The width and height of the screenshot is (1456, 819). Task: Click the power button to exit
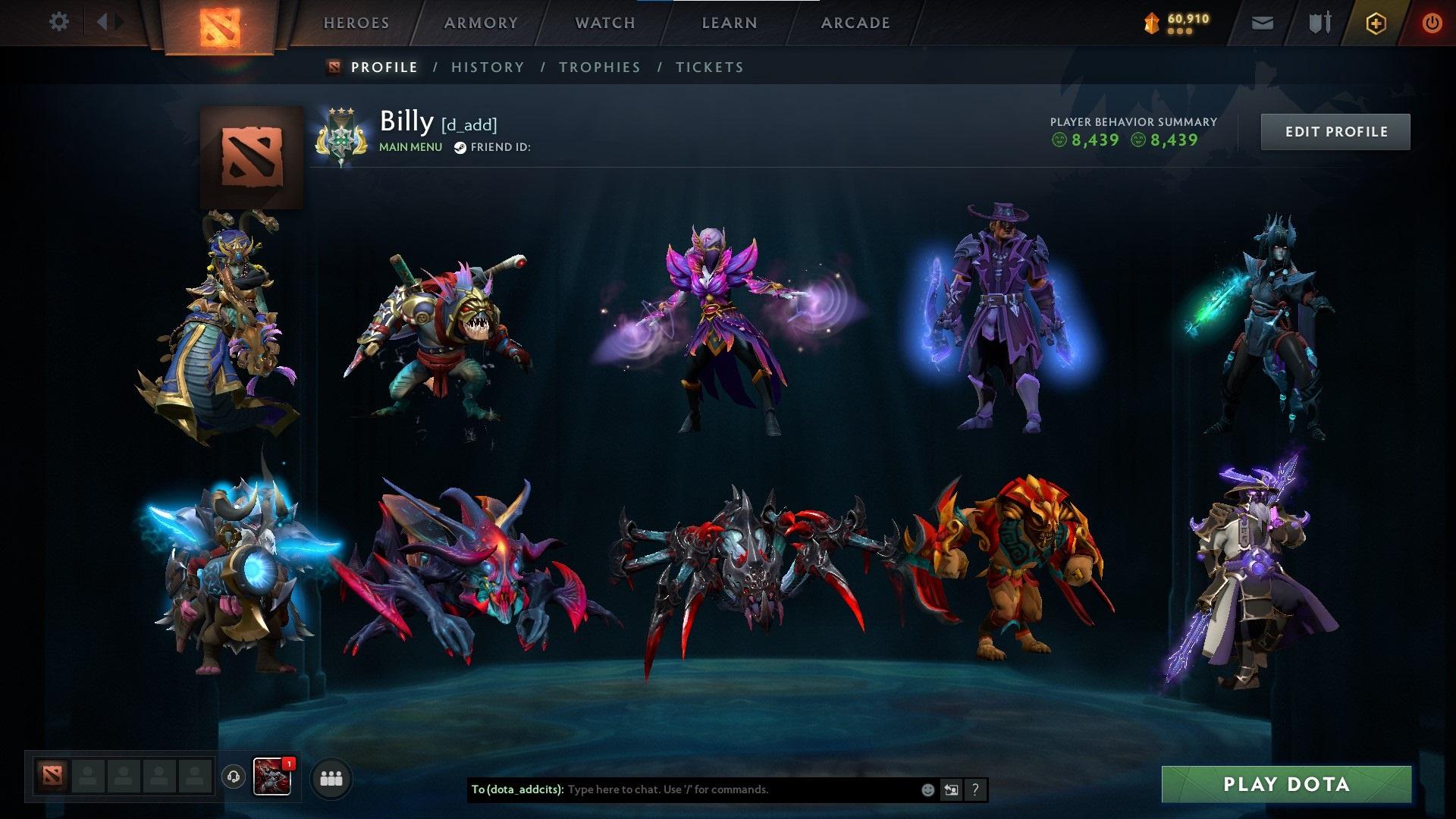click(1432, 23)
